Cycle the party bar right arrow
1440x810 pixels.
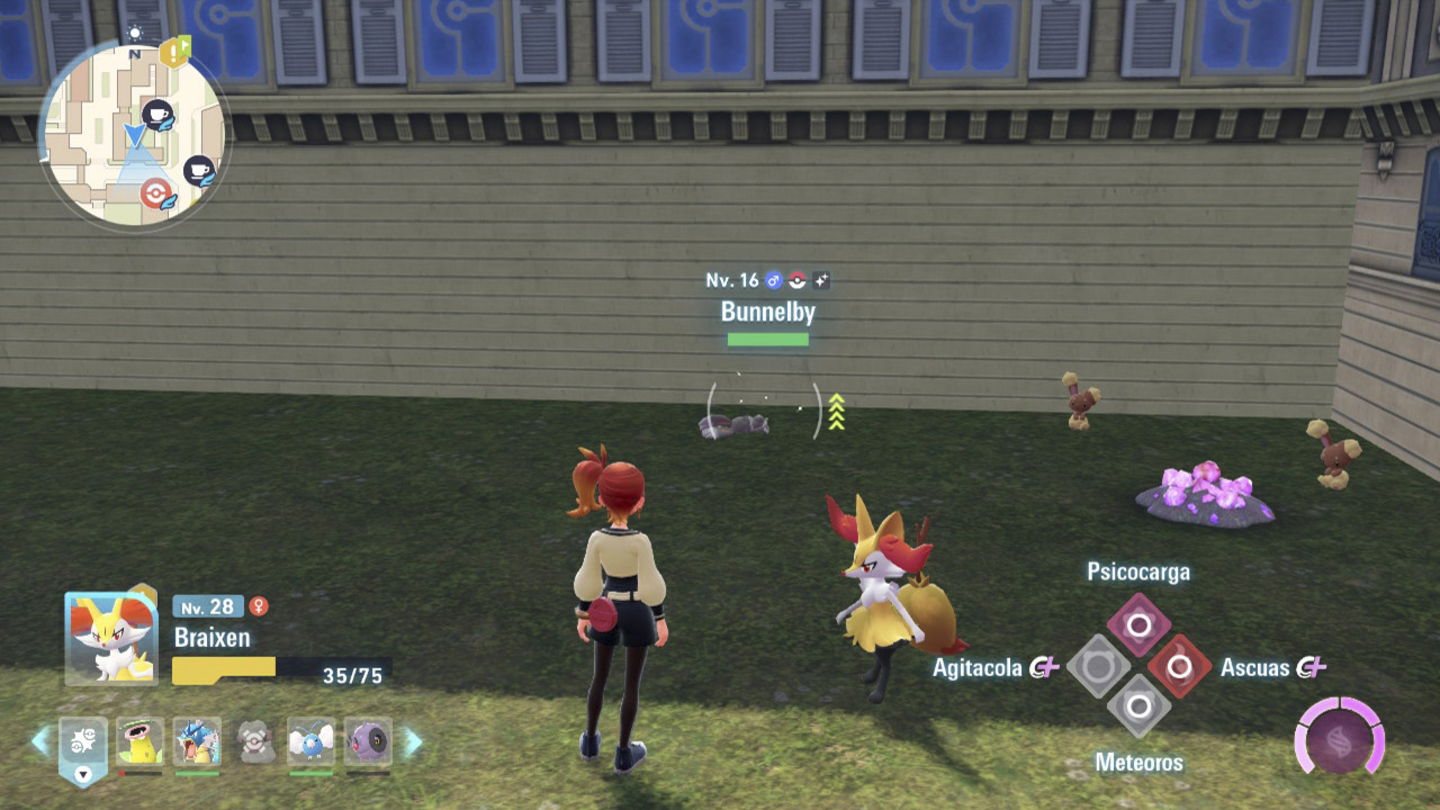[412, 741]
